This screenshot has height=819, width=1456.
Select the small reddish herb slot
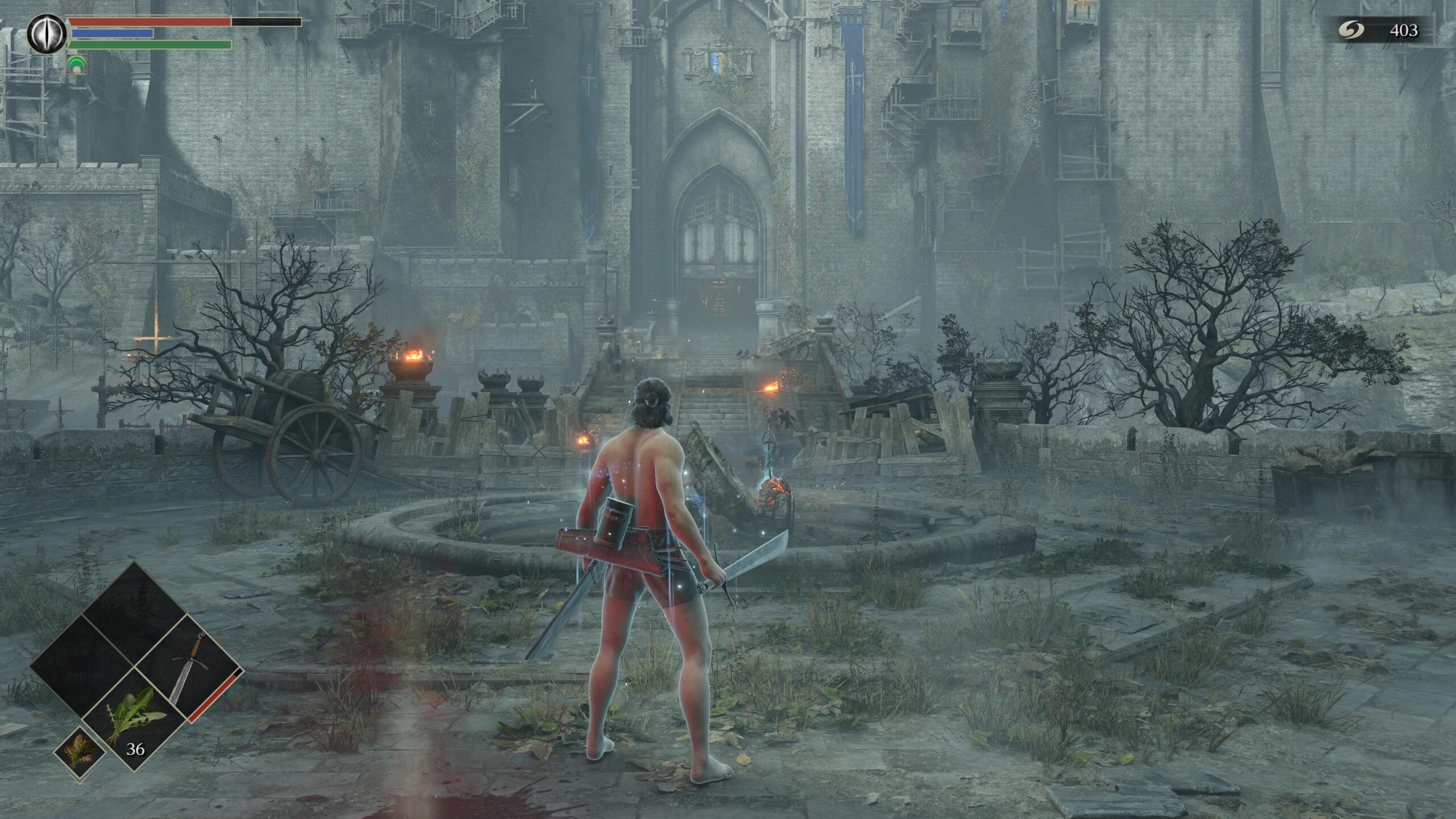(80, 752)
